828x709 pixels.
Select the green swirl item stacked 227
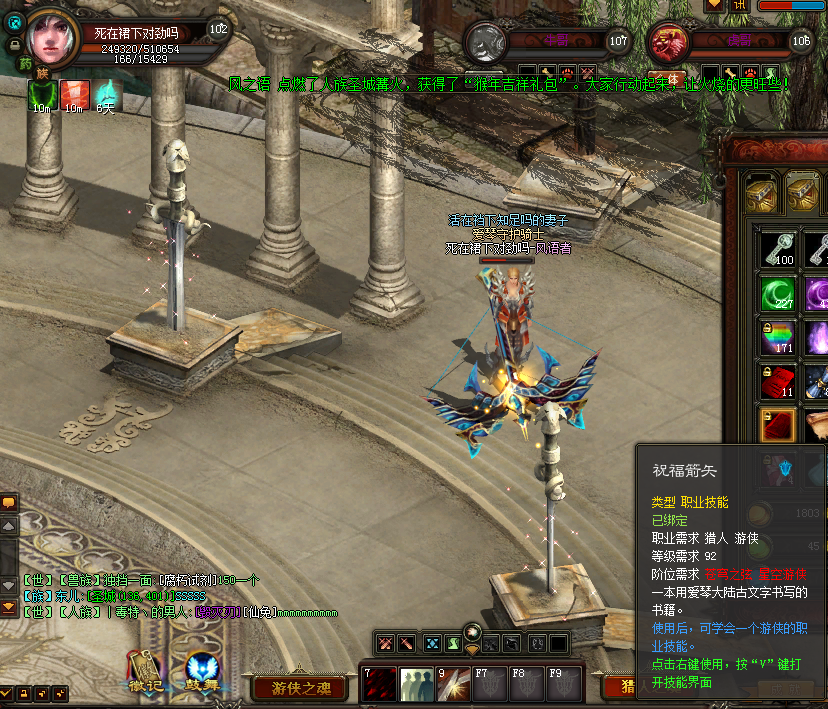tap(777, 293)
